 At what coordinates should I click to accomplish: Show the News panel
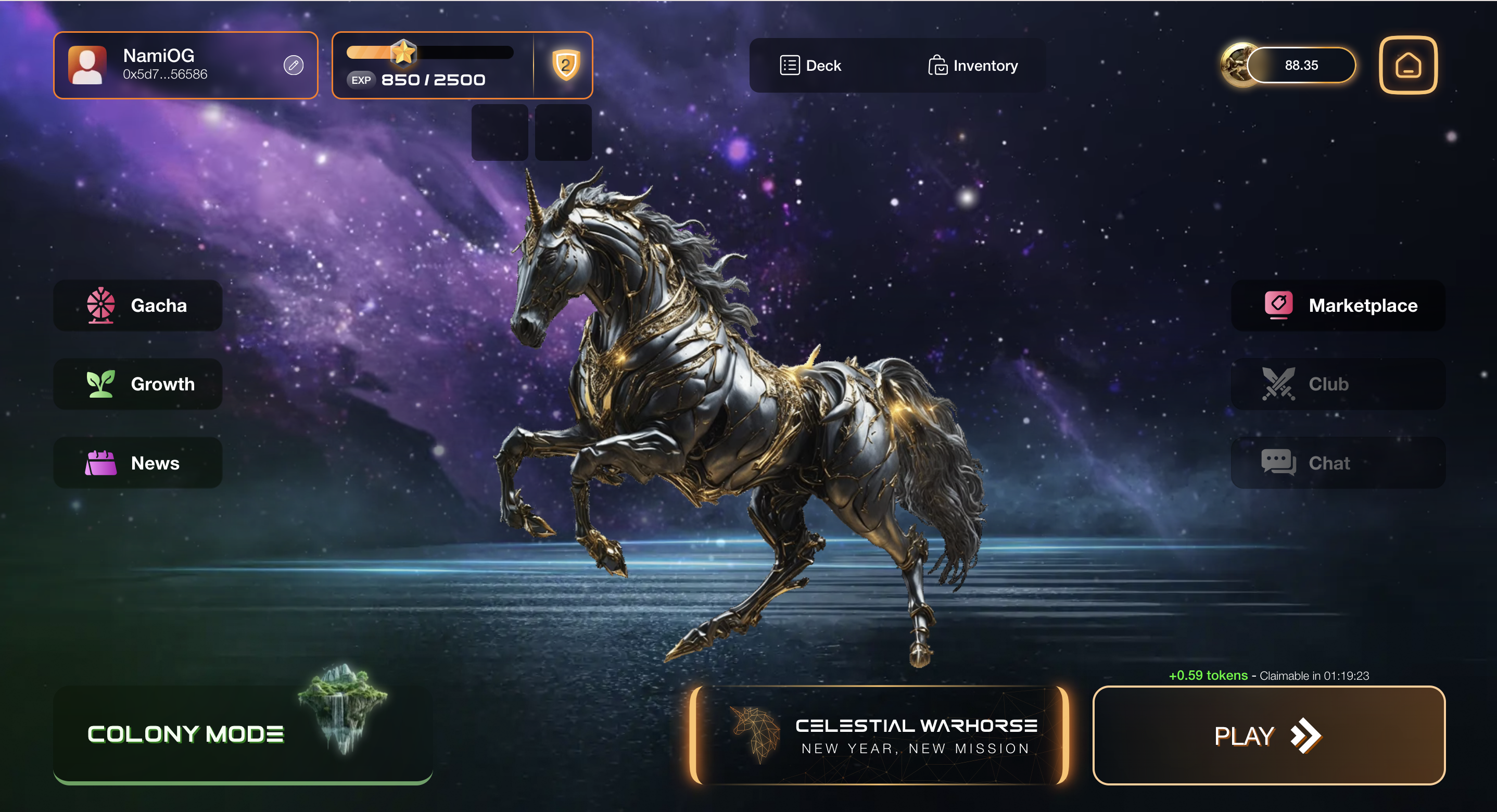(138, 463)
